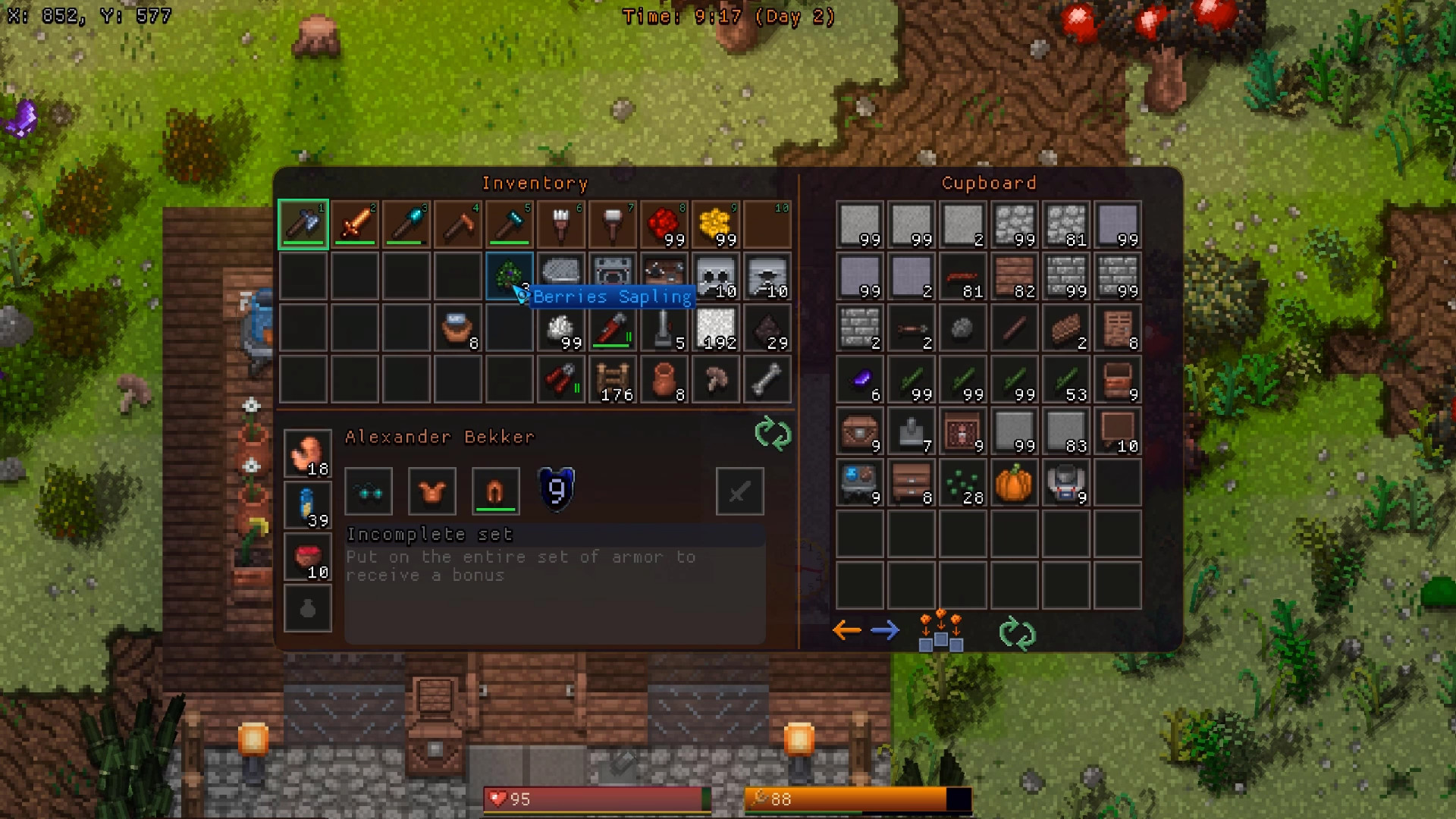The height and width of the screenshot is (819, 1456).
Task: Open the Cupboard auto-deposit sorting option
Action: coord(940,631)
